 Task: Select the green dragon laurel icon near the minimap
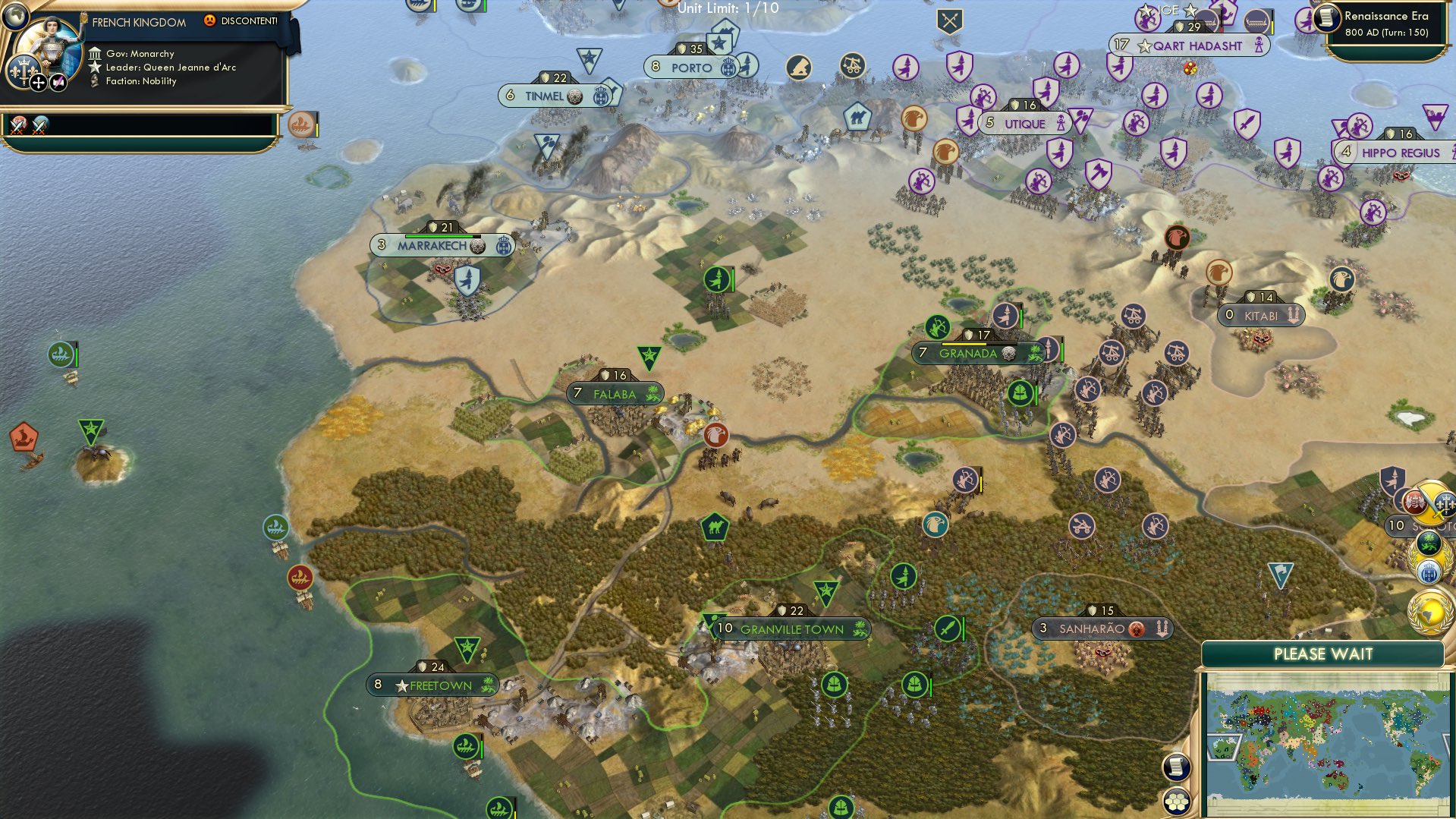pos(1429,542)
